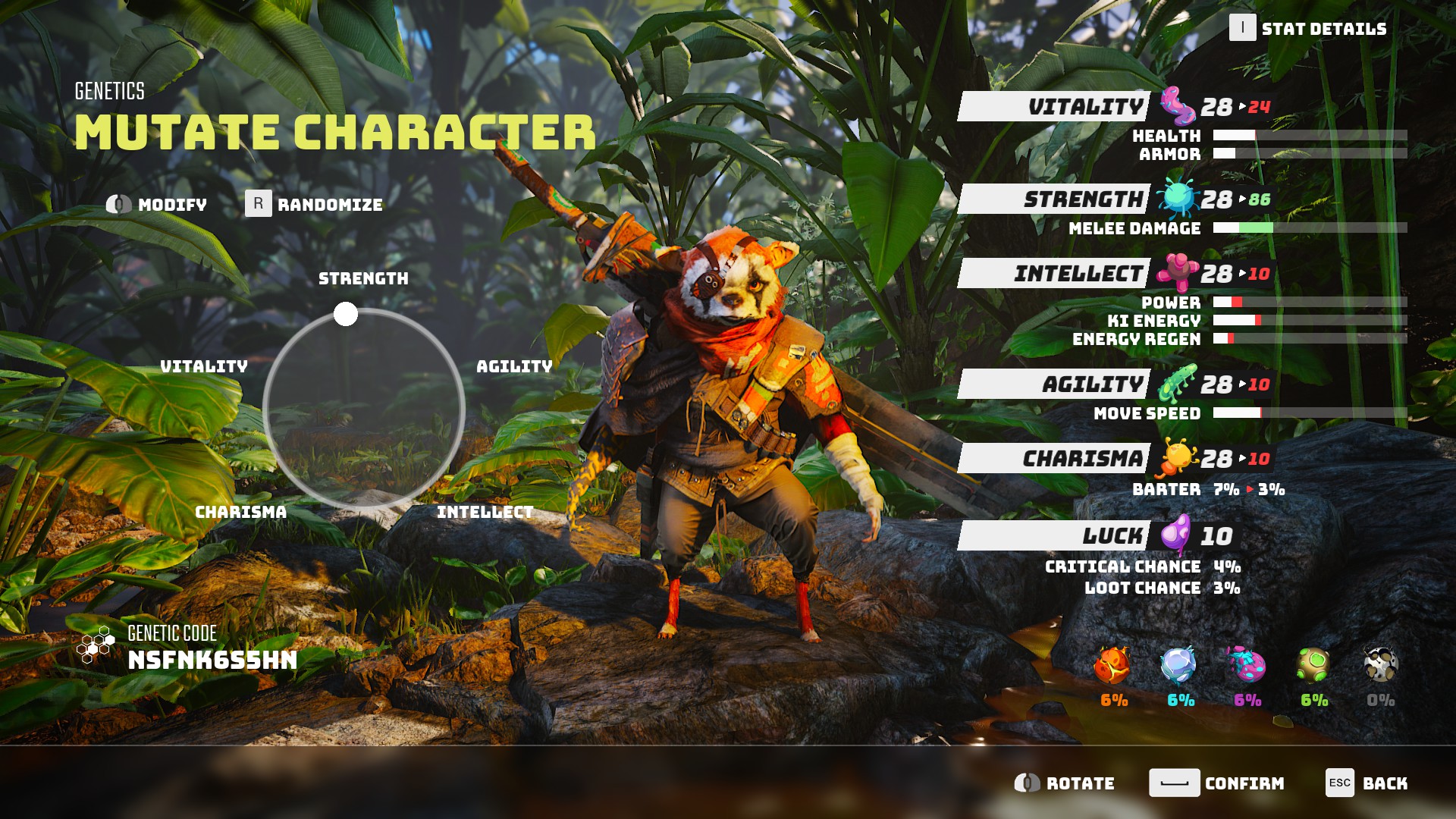
Task: Click the Genetic Code NSFNK6S5HN
Action: pyautogui.click(x=212, y=661)
